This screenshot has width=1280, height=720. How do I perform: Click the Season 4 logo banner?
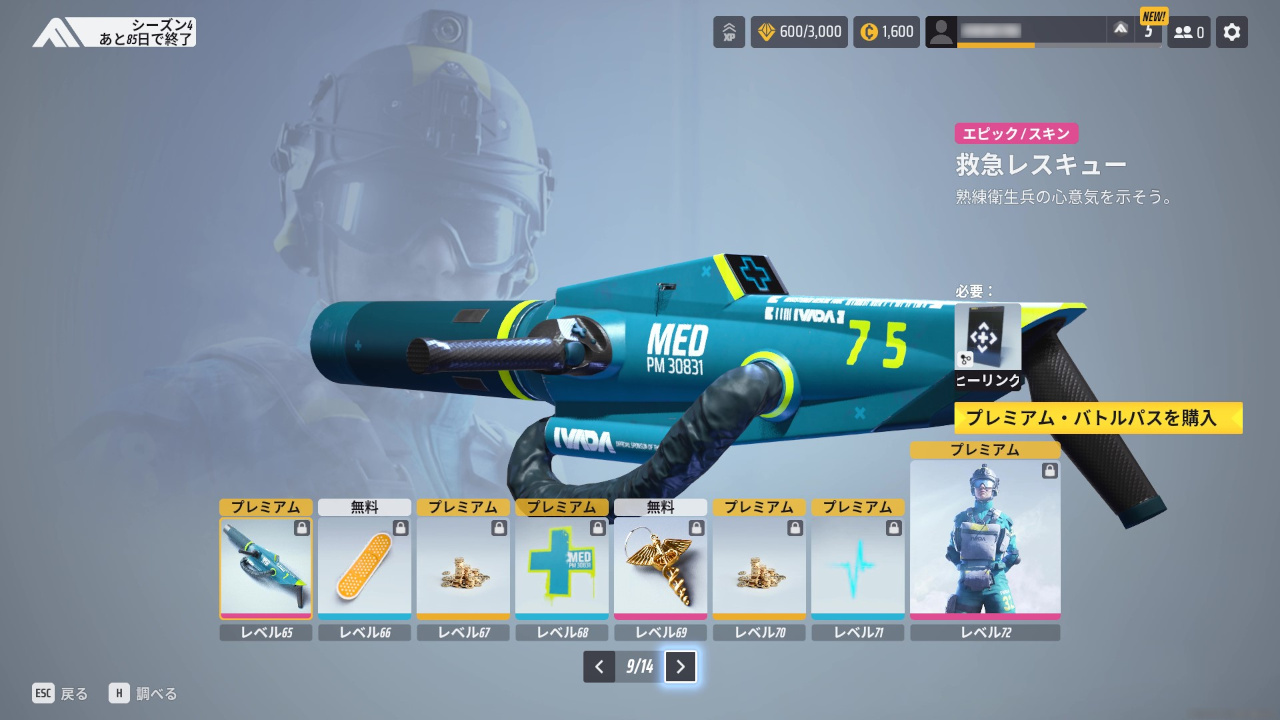pyautogui.click(x=114, y=32)
